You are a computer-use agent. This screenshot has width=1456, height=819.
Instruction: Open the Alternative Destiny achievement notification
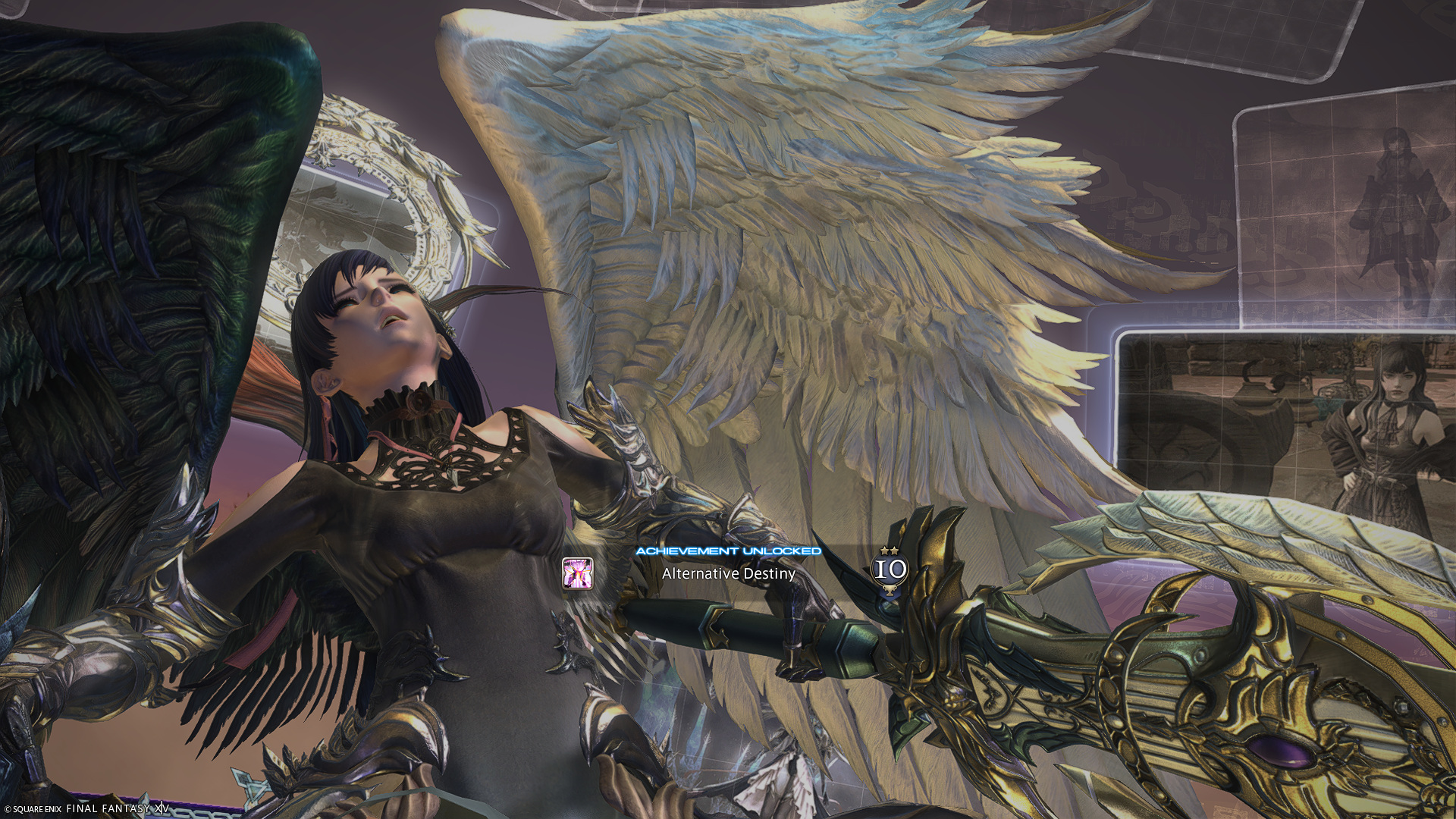pos(728,573)
